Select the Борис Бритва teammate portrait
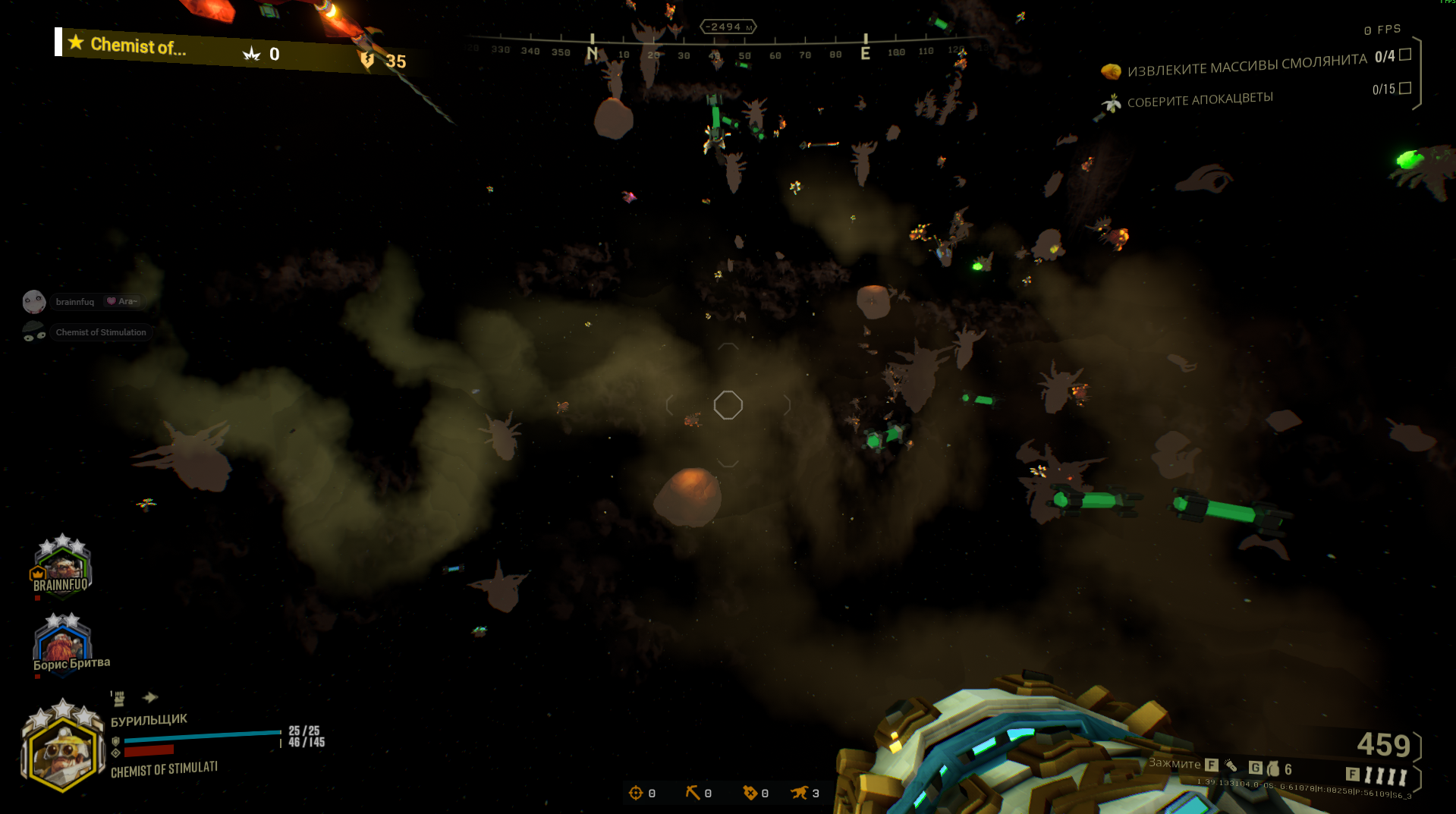 pos(62,643)
